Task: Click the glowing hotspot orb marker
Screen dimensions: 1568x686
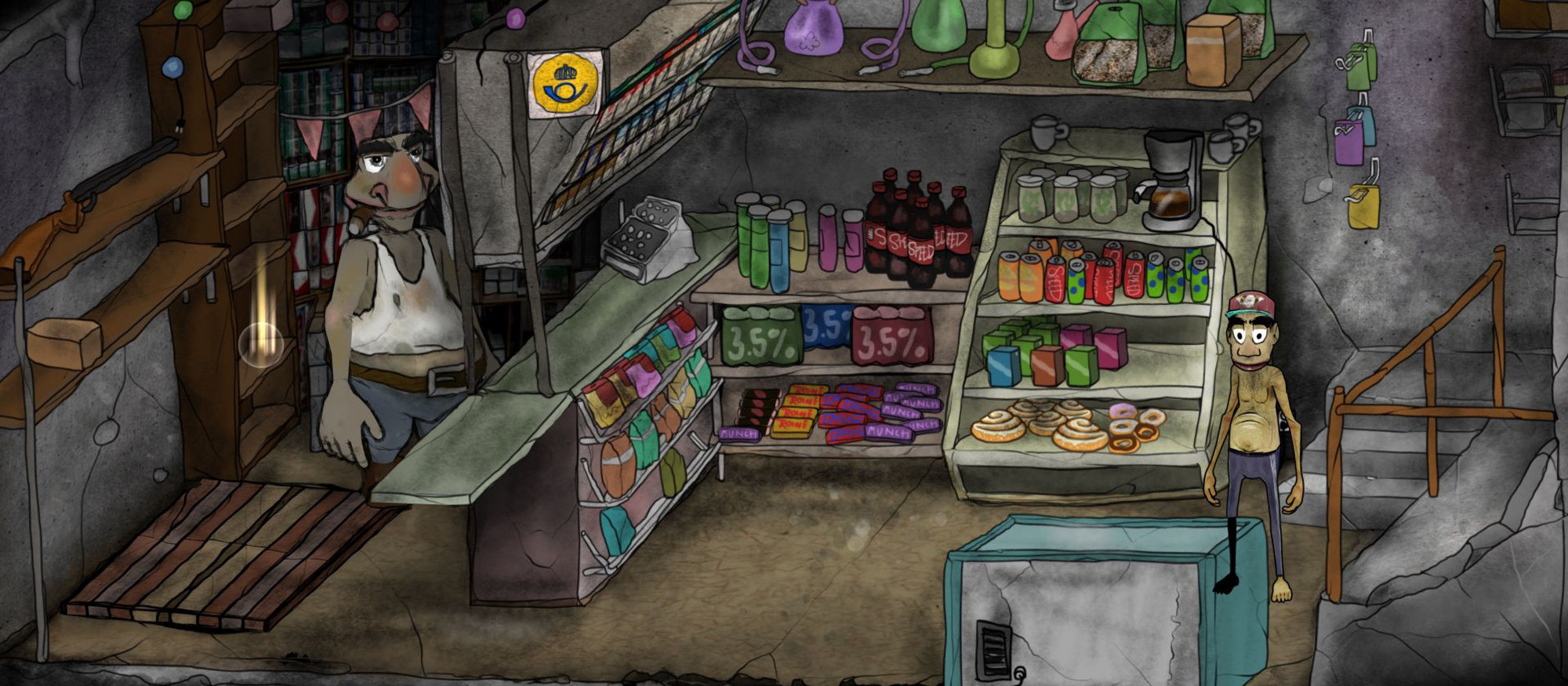Action: [x=261, y=343]
